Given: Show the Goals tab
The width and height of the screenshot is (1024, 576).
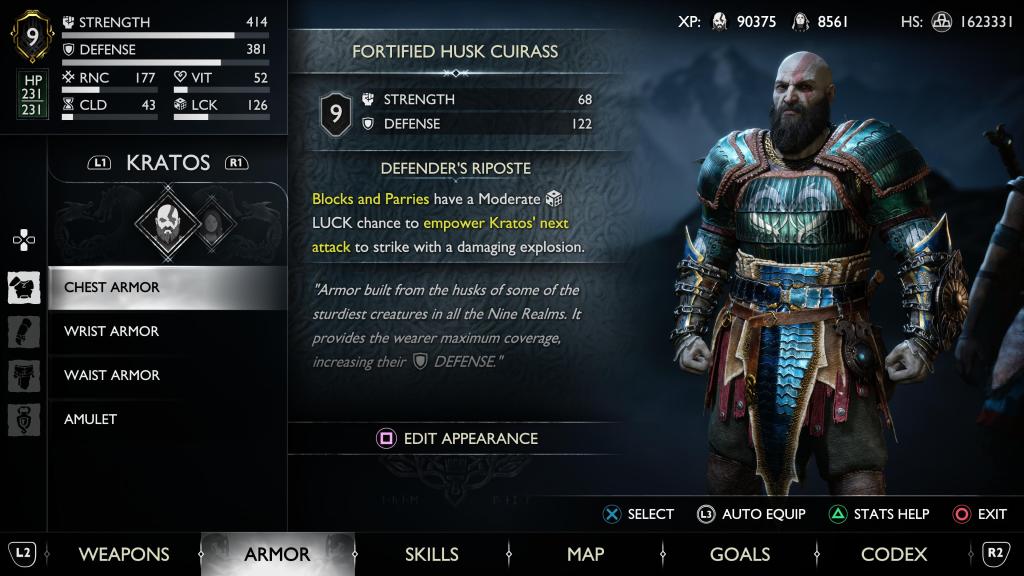Looking at the screenshot, I should 739,554.
